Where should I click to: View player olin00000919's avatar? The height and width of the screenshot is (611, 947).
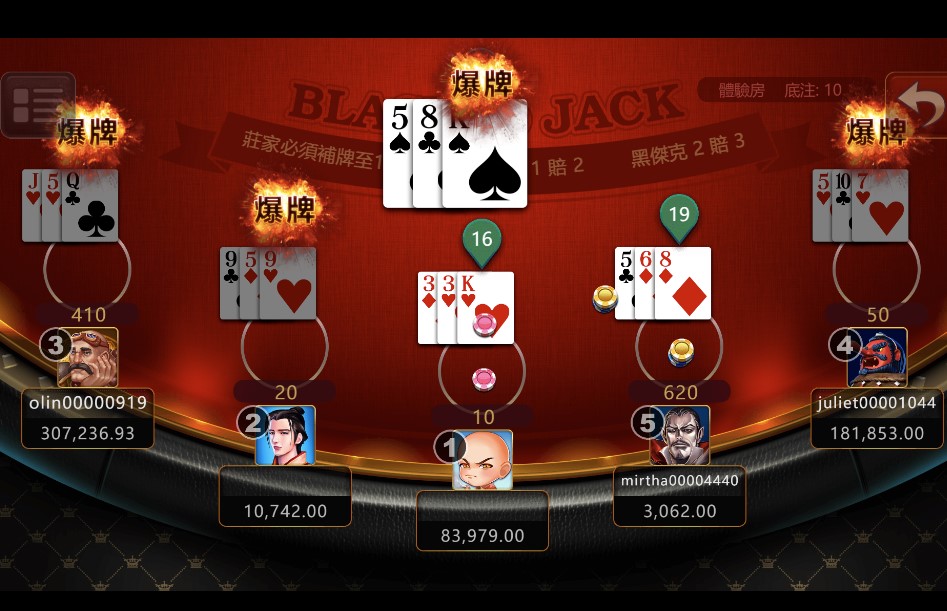coord(88,358)
